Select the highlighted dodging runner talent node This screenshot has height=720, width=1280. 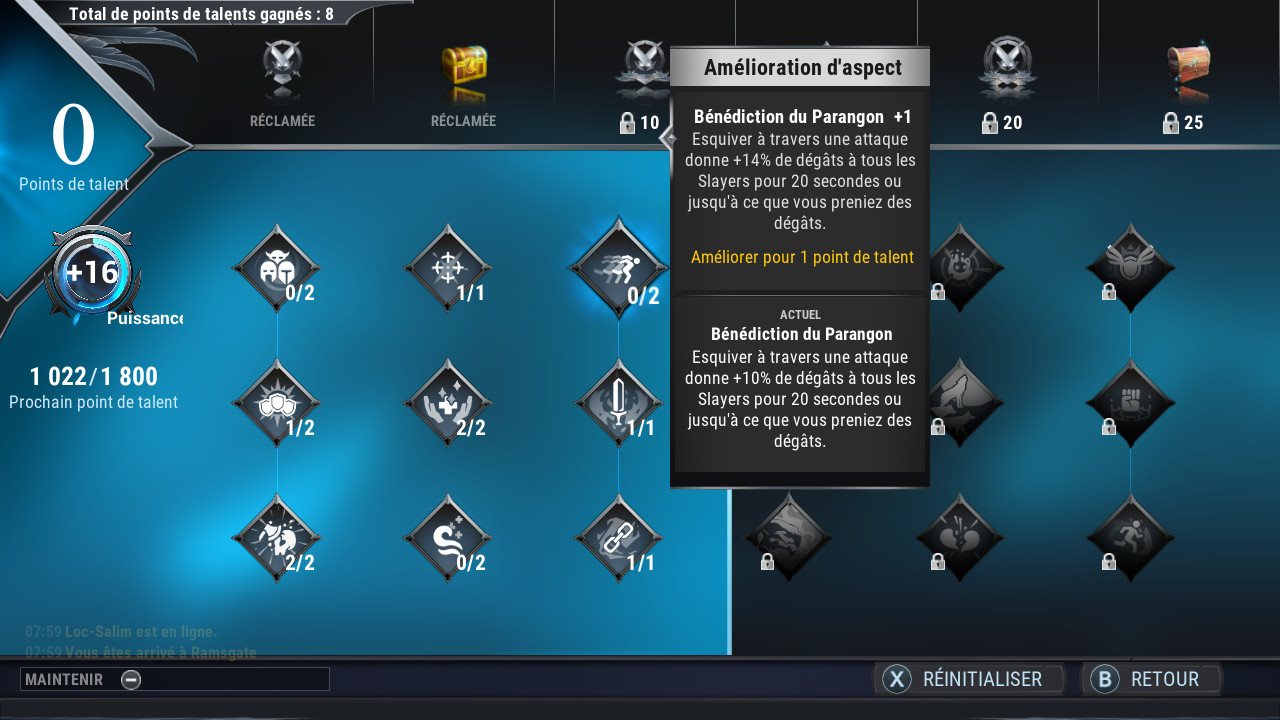(618, 268)
